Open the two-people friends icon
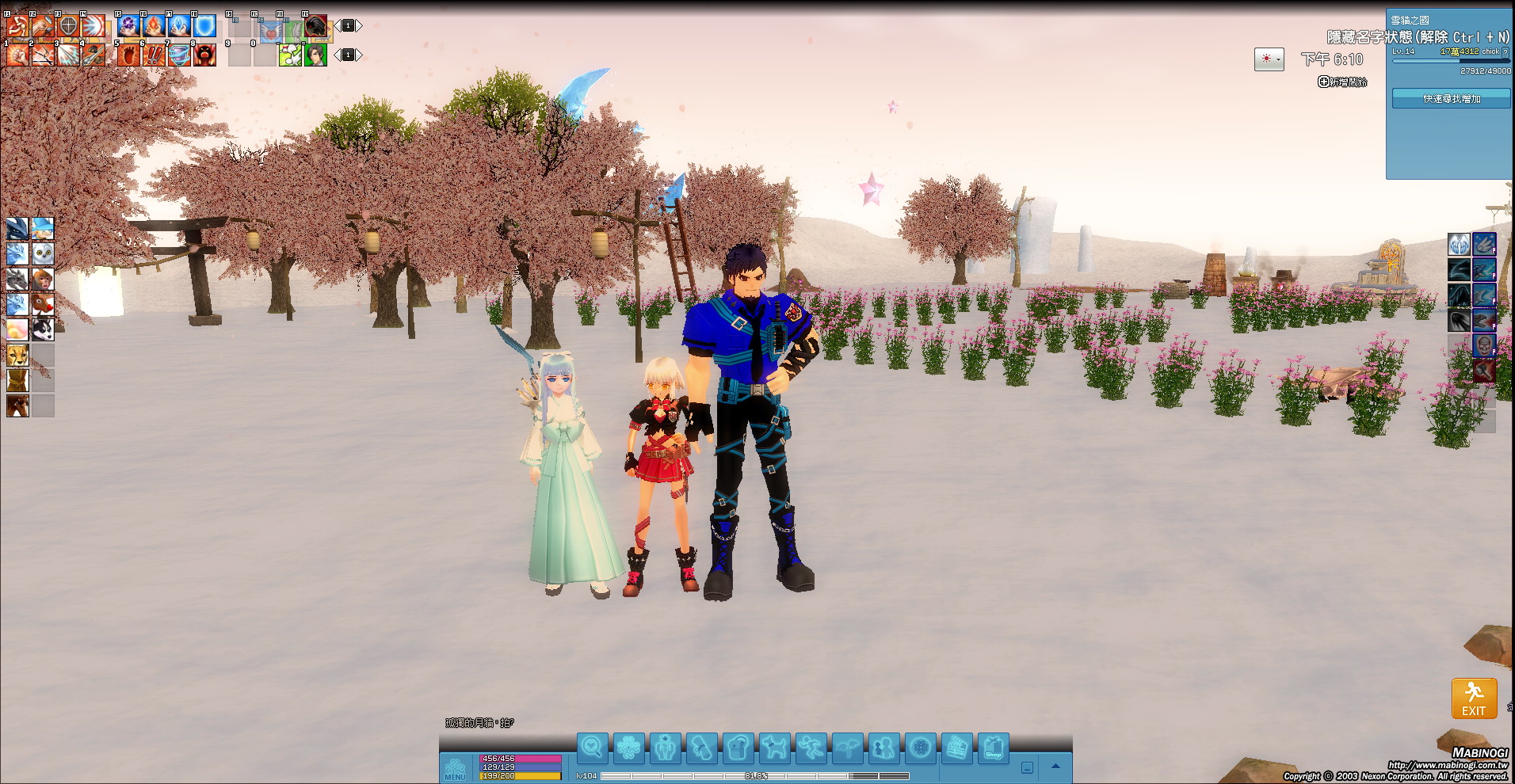Image resolution: width=1515 pixels, height=784 pixels. tap(883, 748)
